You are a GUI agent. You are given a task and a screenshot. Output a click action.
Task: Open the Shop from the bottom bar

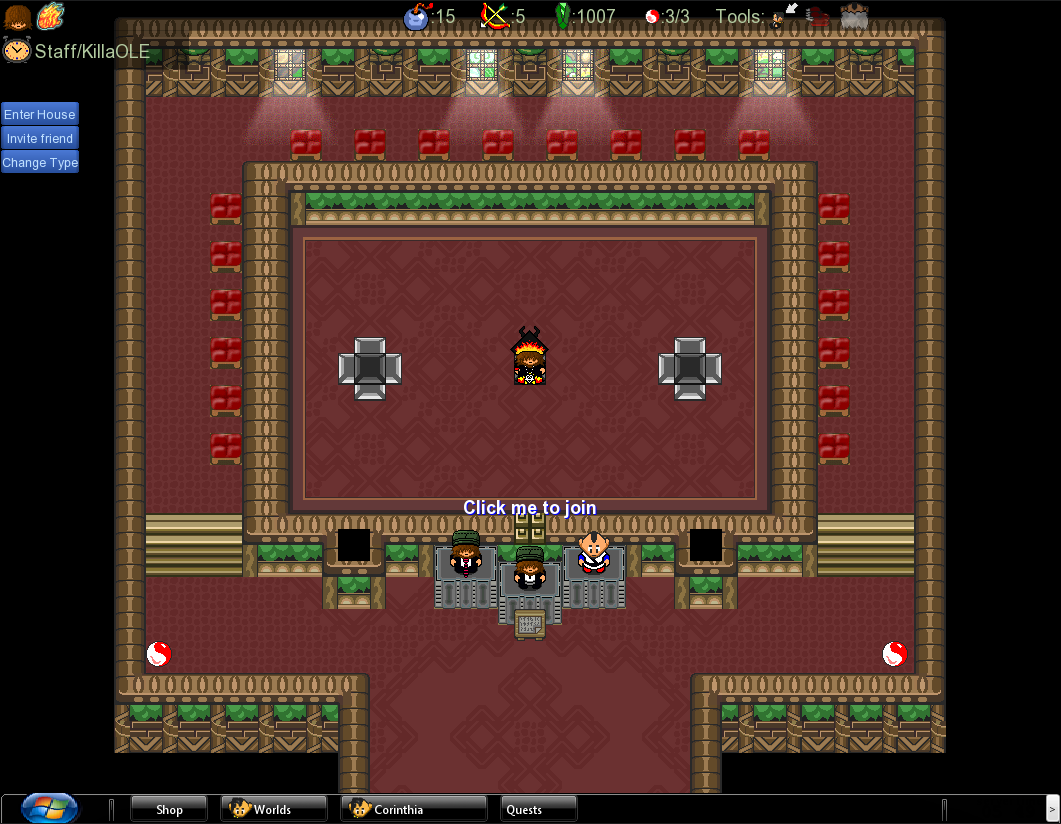169,809
